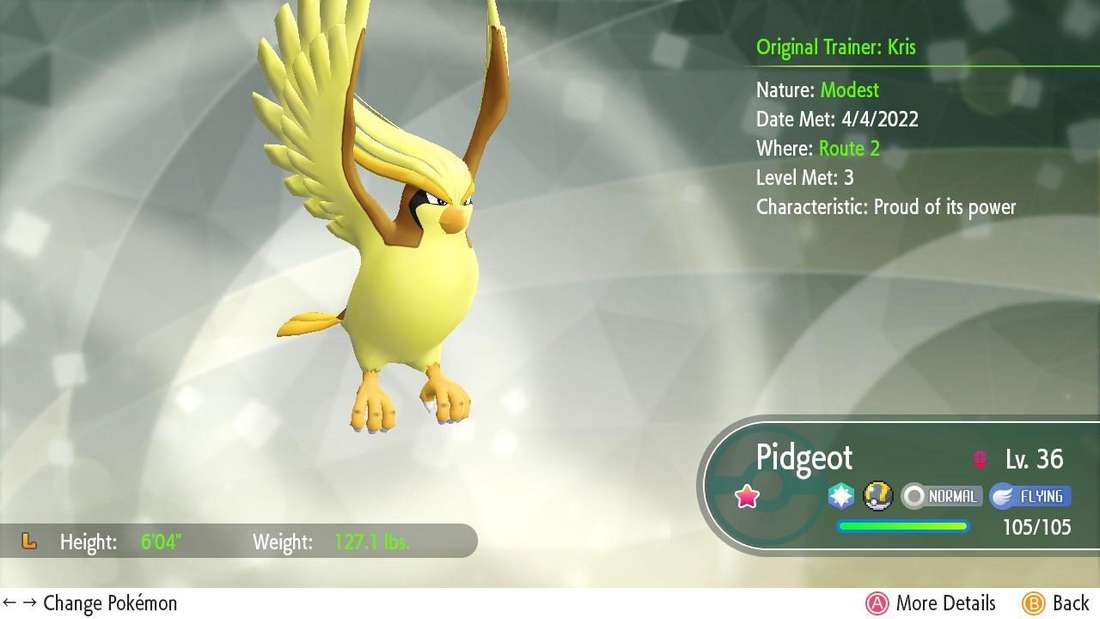Open More Details for Pidgeot
Viewport: 1100px width, 619px height.
932,603
